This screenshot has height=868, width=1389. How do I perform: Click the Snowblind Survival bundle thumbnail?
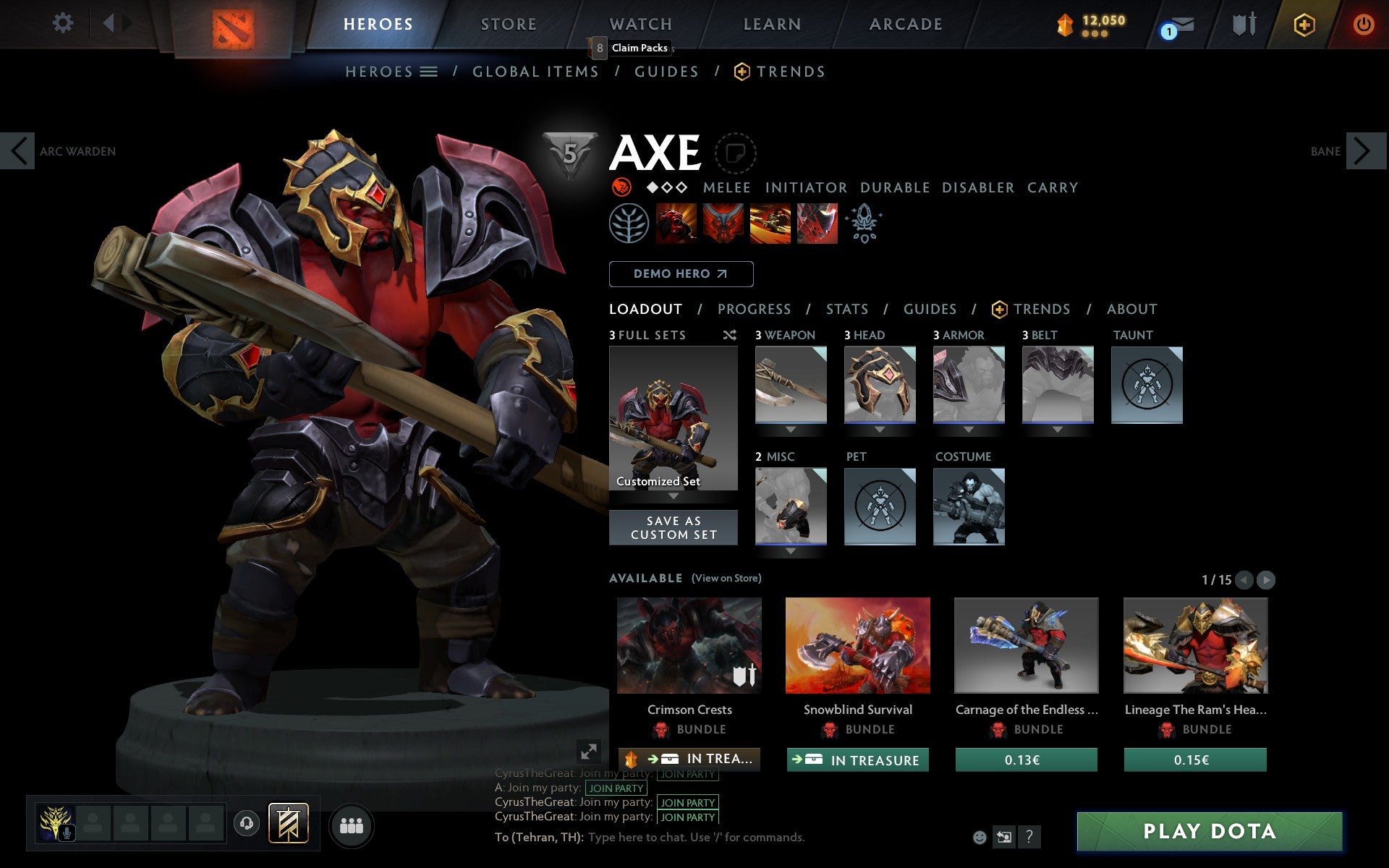pos(857,646)
